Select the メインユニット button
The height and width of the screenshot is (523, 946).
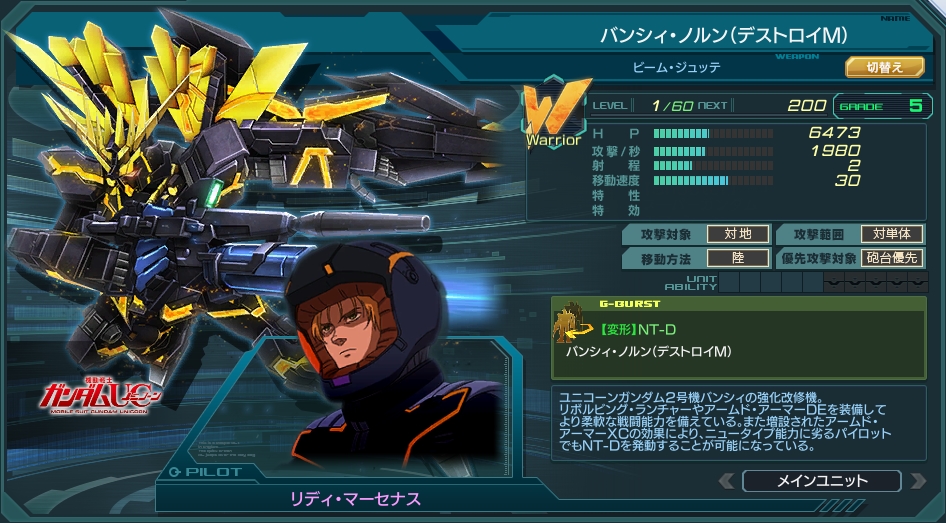point(822,481)
